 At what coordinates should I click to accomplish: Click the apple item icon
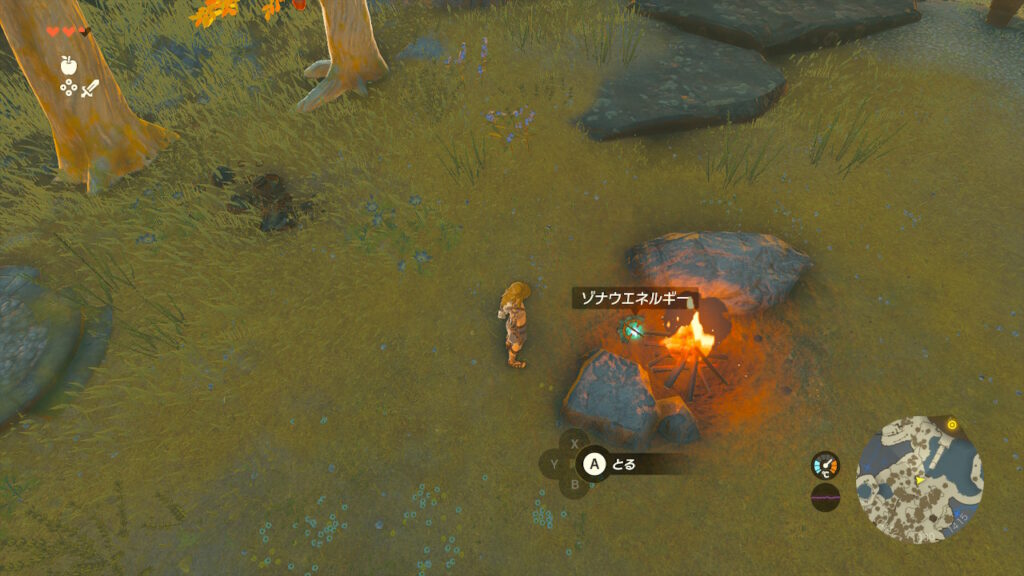68,65
